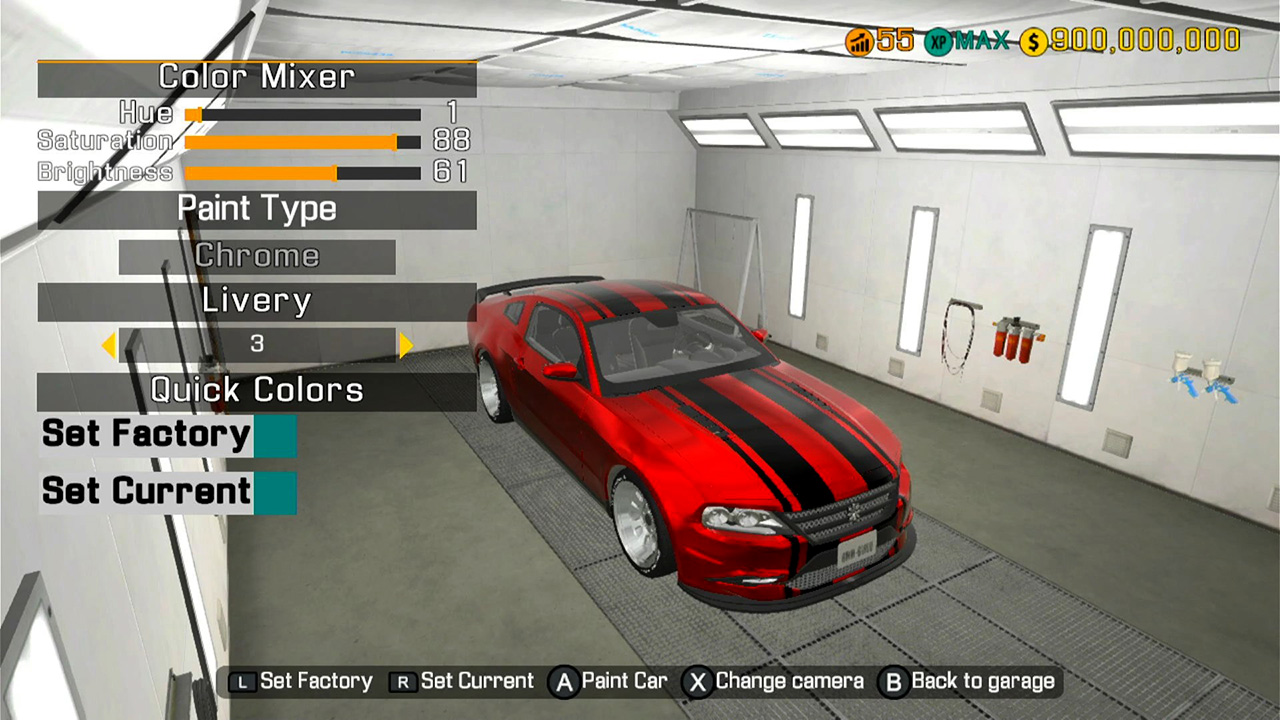This screenshot has width=1280, height=720.
Task: Select the Paint Type header
Action: pos(257,209)
